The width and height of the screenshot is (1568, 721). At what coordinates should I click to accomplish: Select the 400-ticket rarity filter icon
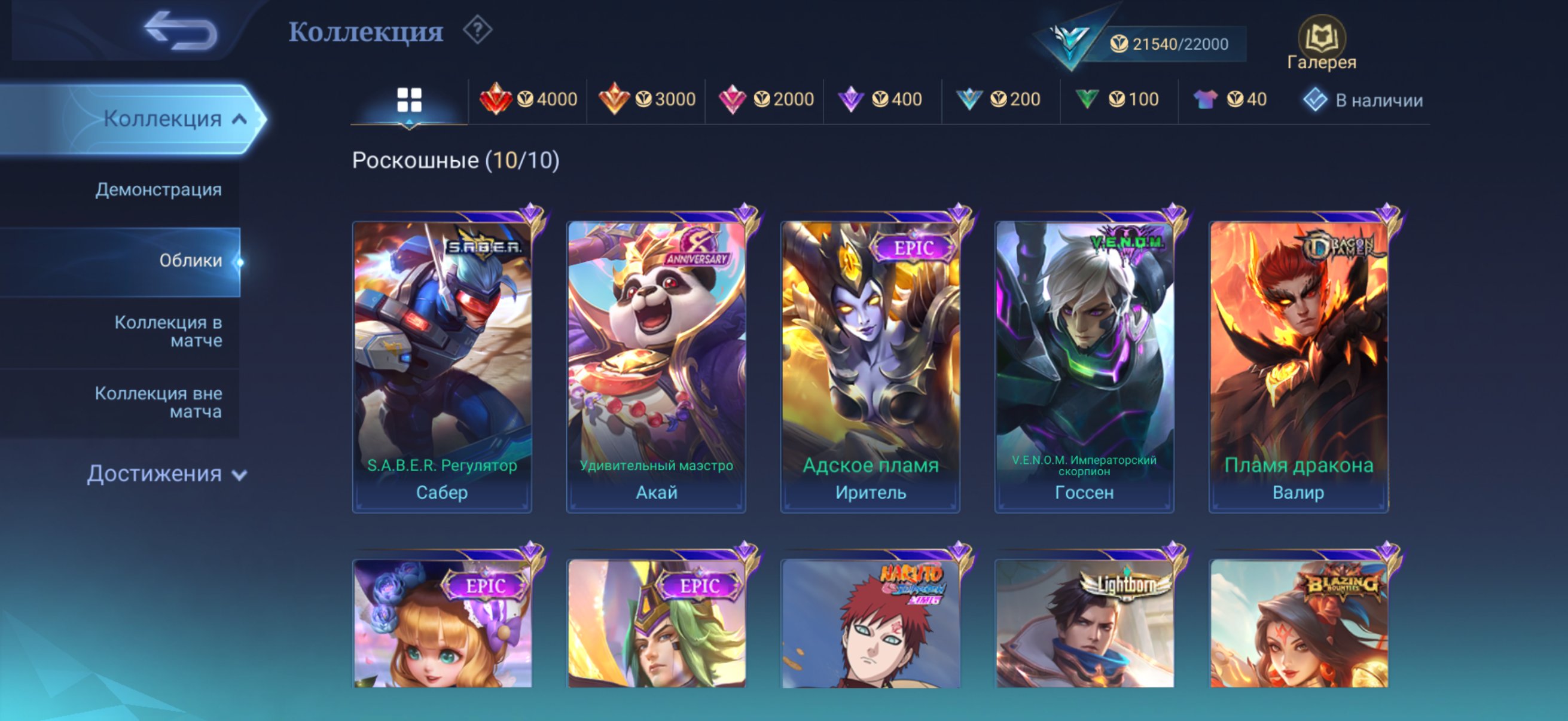coord(852,99)
